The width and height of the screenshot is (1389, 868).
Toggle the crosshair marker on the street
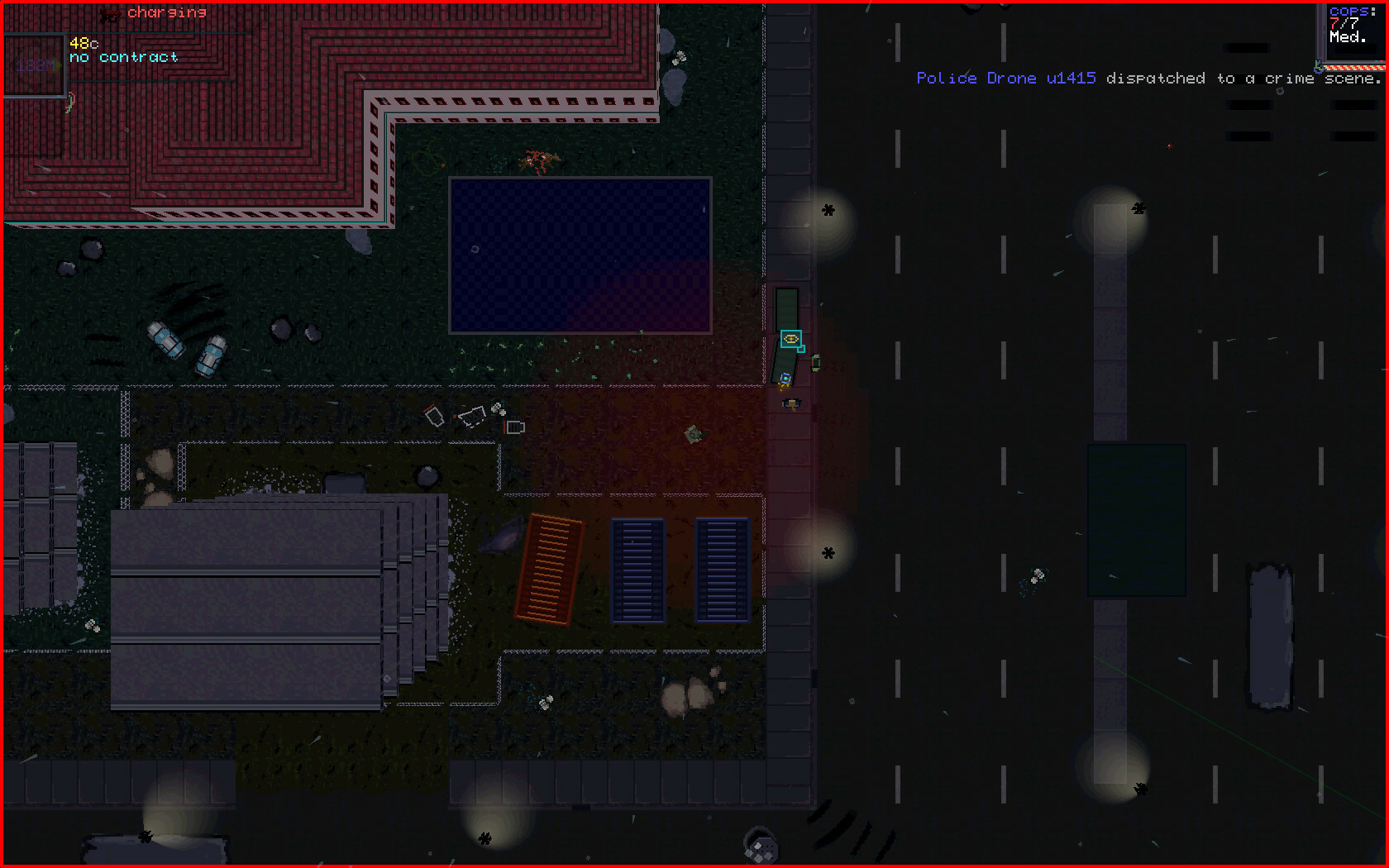[x=827, y=551]
